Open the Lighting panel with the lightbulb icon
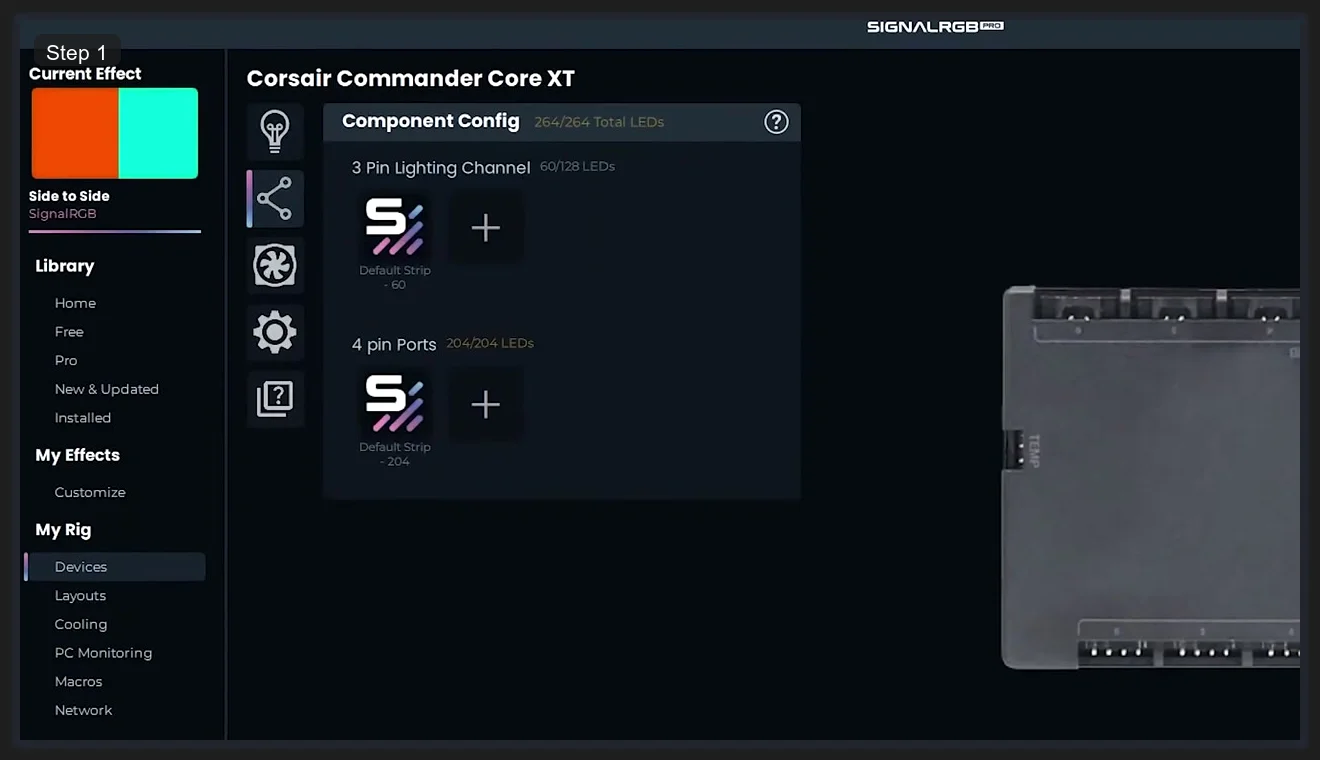Image resolution: width=1320 pixels, height=760 pixels. 275,131
